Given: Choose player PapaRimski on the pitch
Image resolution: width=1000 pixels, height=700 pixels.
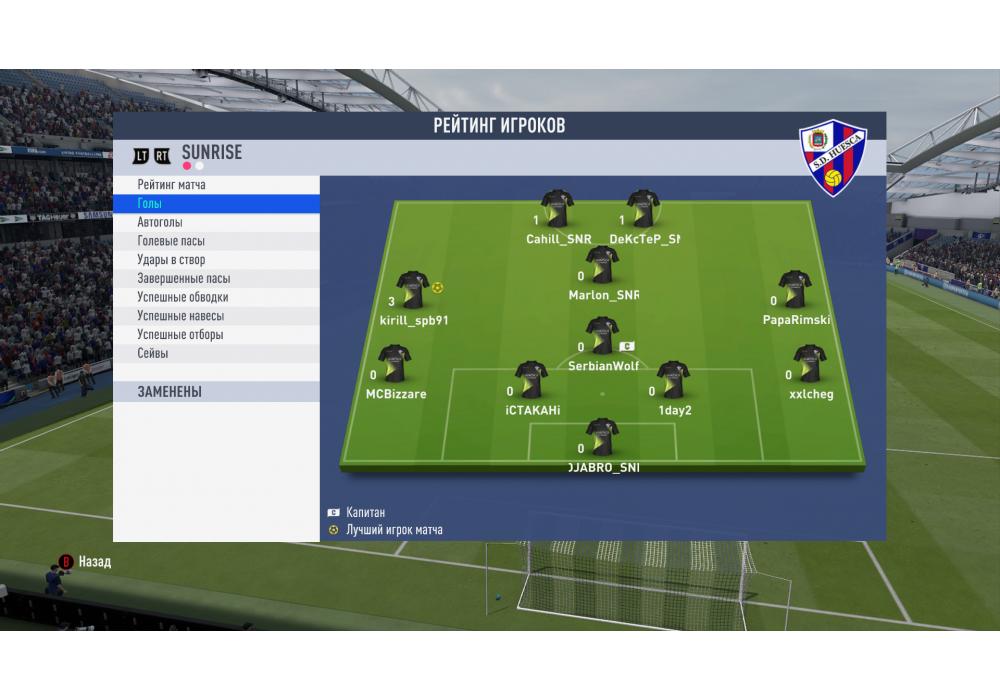Looking at the screenshot, I should [x=795, y=290].
